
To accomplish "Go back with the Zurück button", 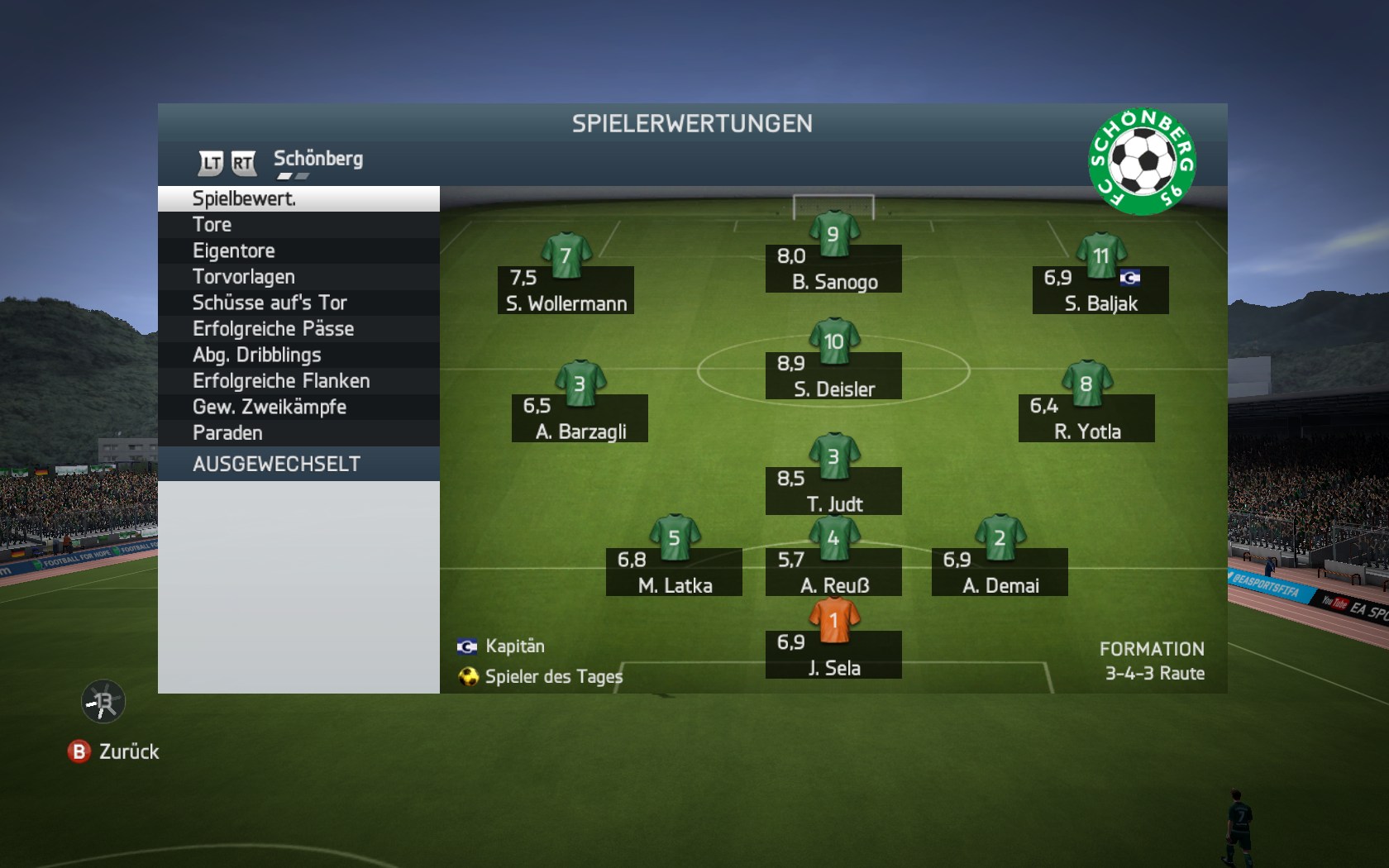I will [114, 751].
